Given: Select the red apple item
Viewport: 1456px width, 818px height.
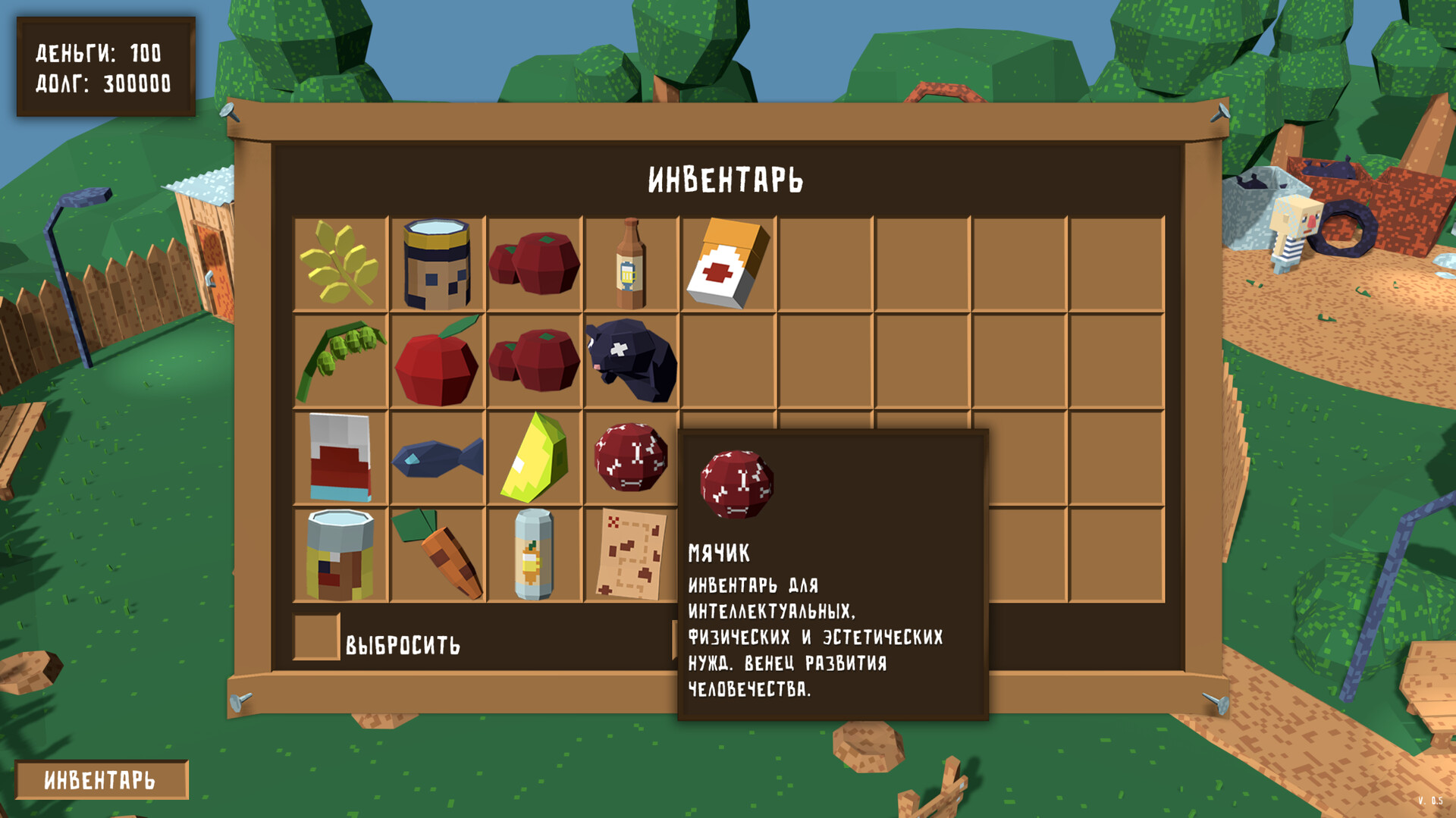Looking at the screenshot, I should (438, 364).
